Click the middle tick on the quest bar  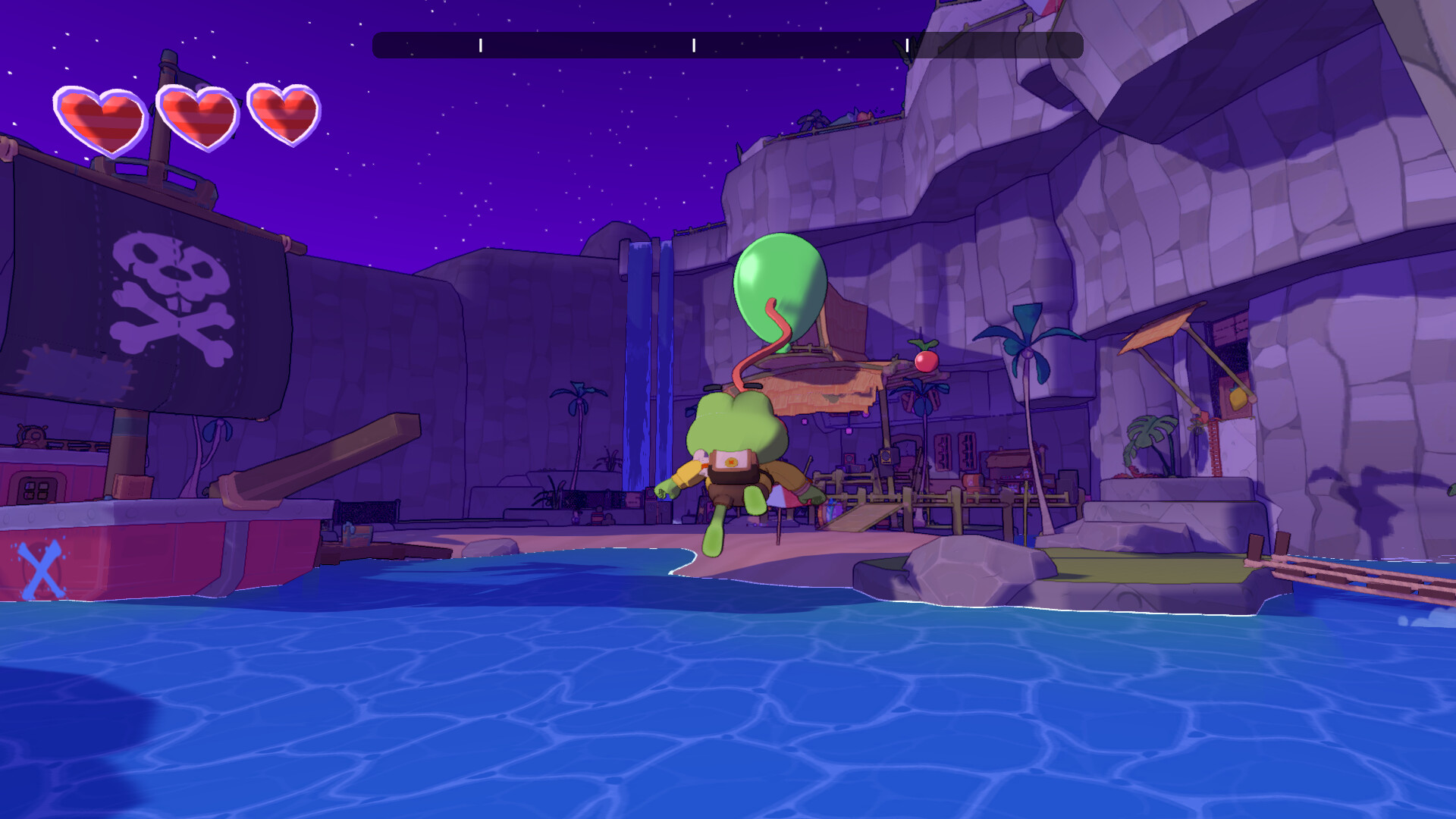[x=692, y=44]
